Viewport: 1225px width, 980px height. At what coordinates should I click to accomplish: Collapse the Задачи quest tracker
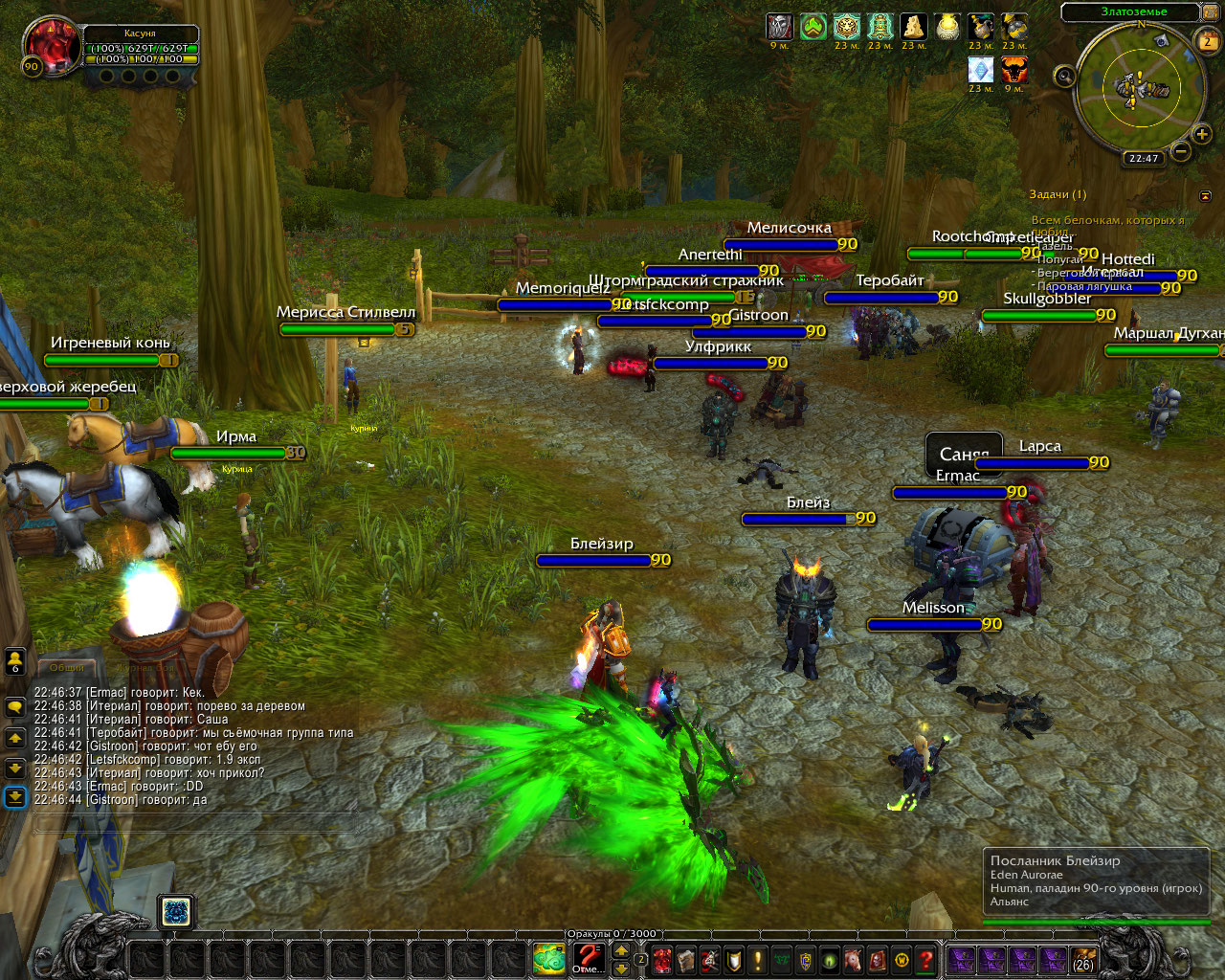(1205, 195)
